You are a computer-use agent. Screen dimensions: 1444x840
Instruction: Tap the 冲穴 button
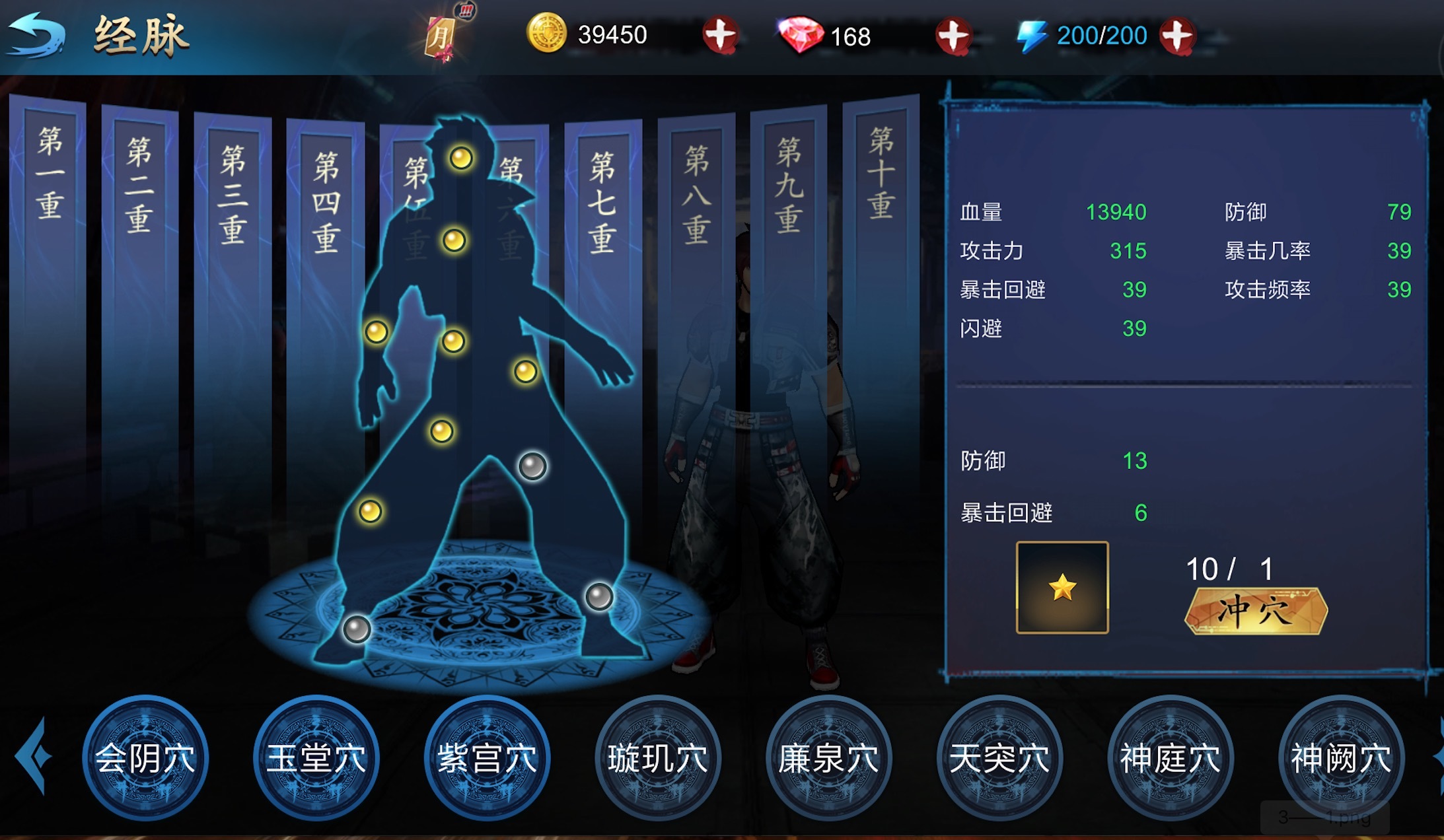coord(1255,611)
